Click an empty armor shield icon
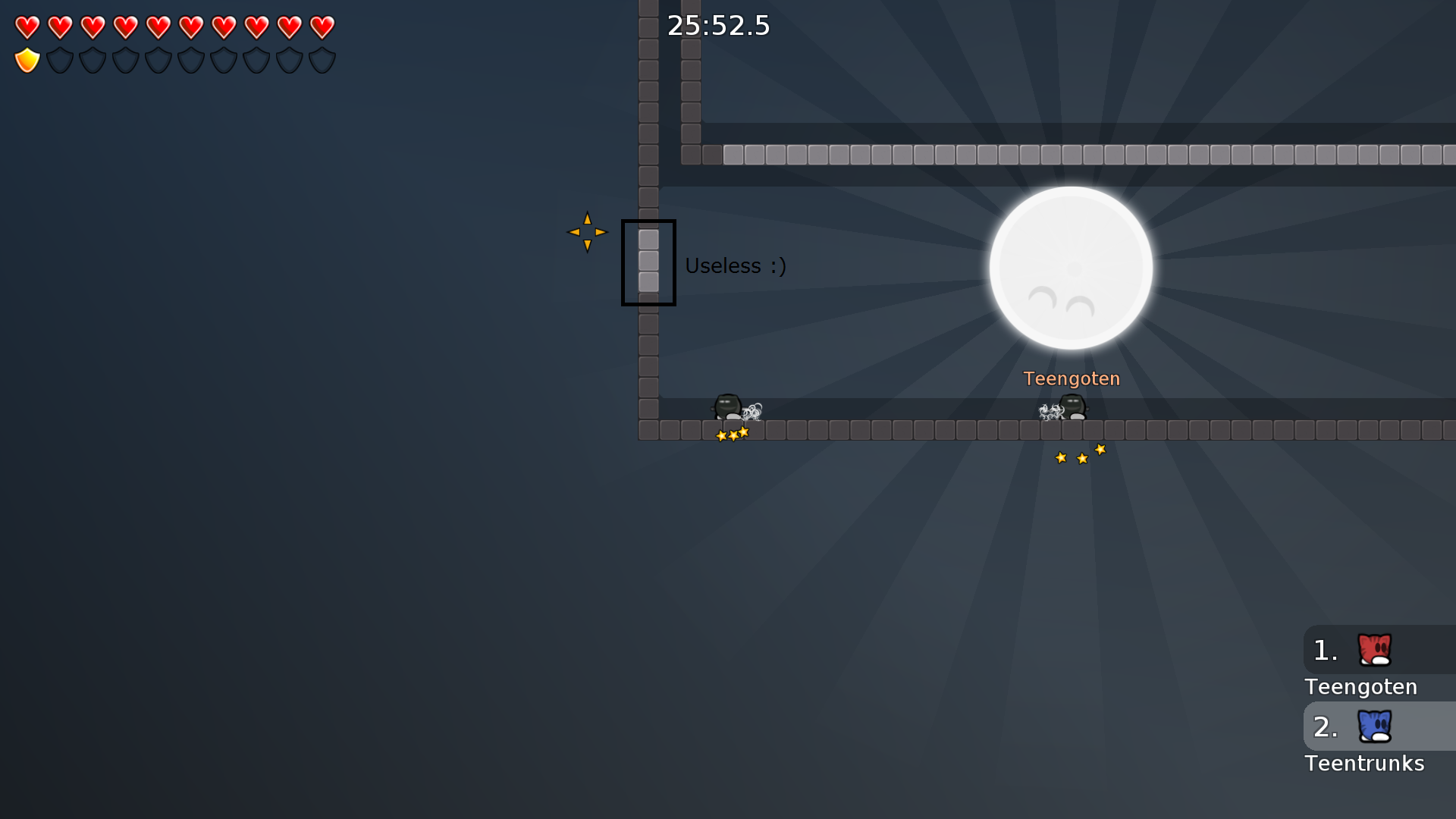This screenshot has height=819, width=1456. tap(59, 60)
